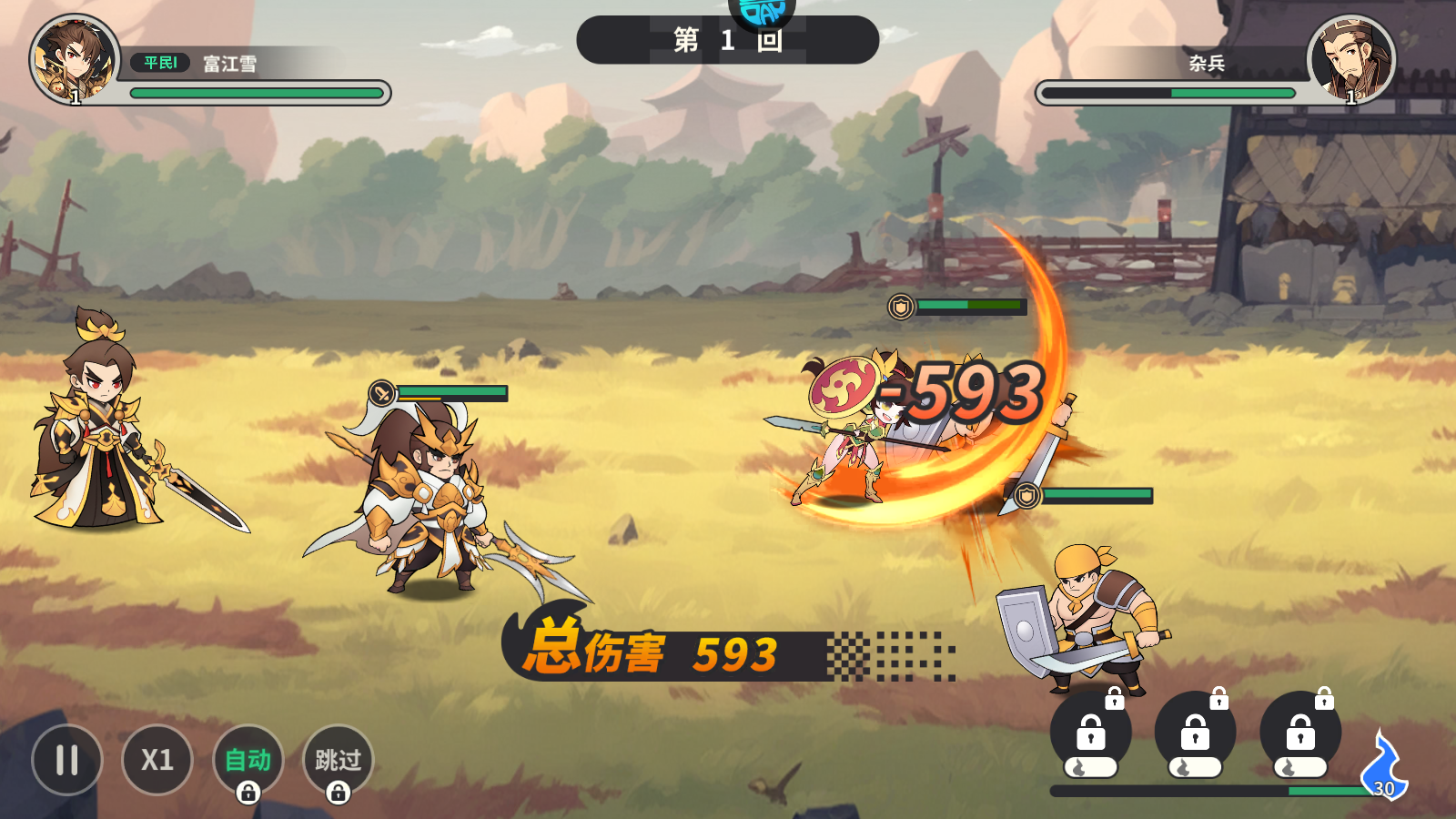Toggle the 自动 auto-battle button
This screenshot has width=1456, height=819.
(248, 760)
